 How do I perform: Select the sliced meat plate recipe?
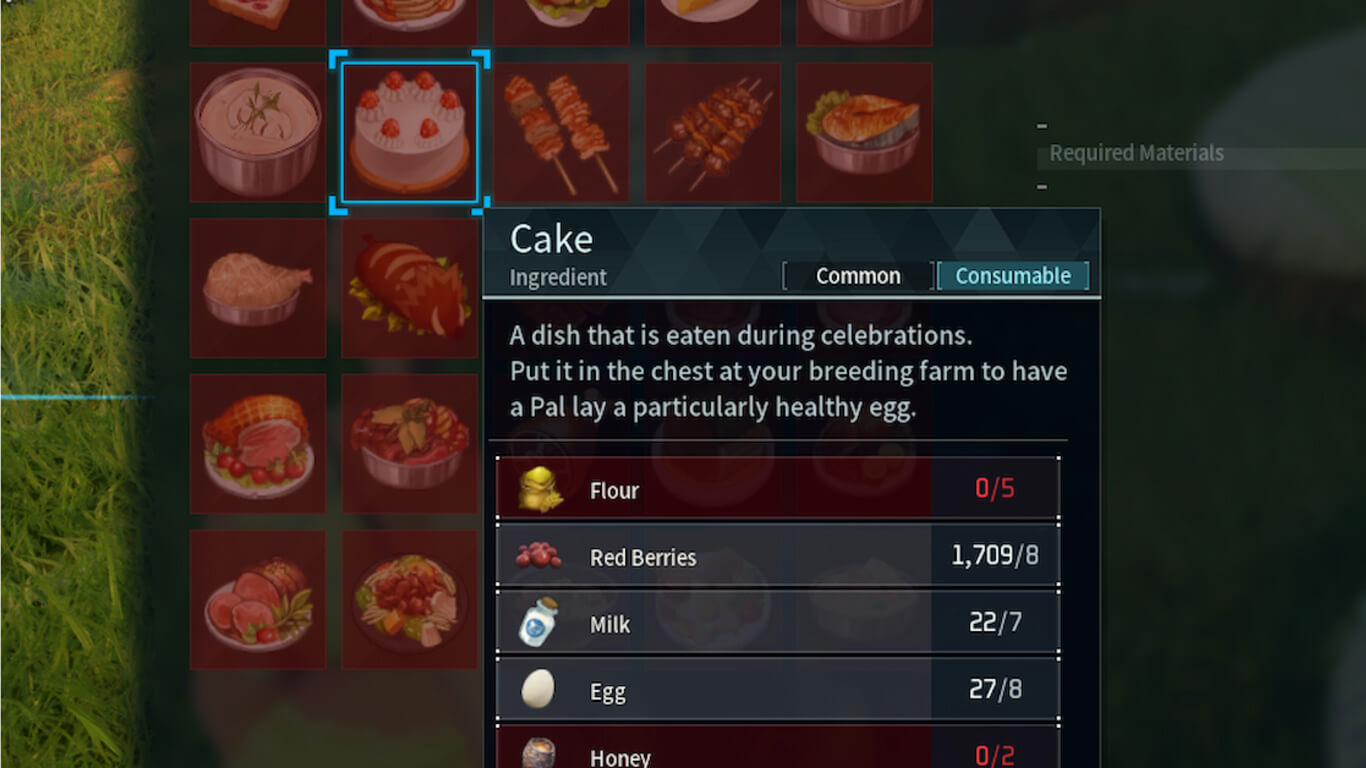pos(258,599)
